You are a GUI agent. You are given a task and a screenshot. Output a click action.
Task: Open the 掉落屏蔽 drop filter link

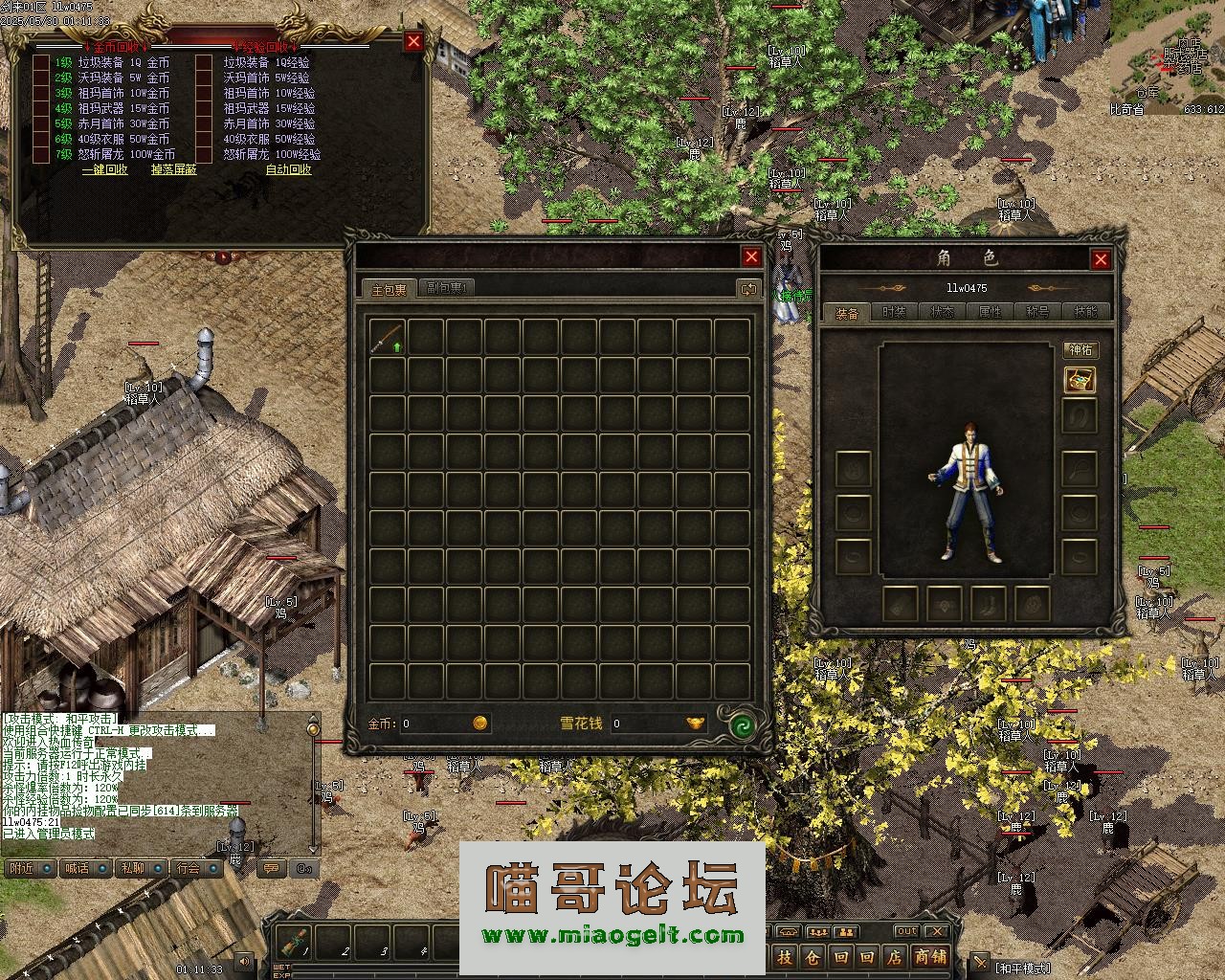(173, 169)
